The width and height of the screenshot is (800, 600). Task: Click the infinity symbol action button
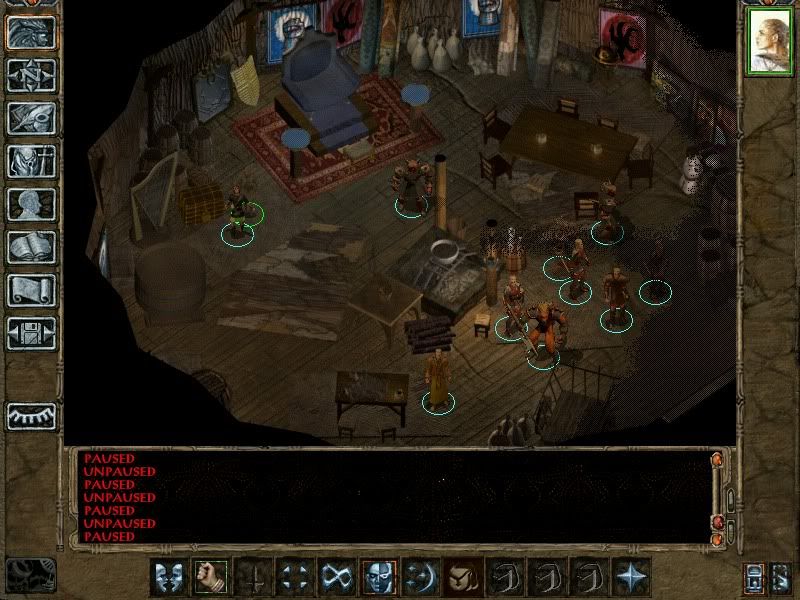pyautogui.click(x=337, y=576)
